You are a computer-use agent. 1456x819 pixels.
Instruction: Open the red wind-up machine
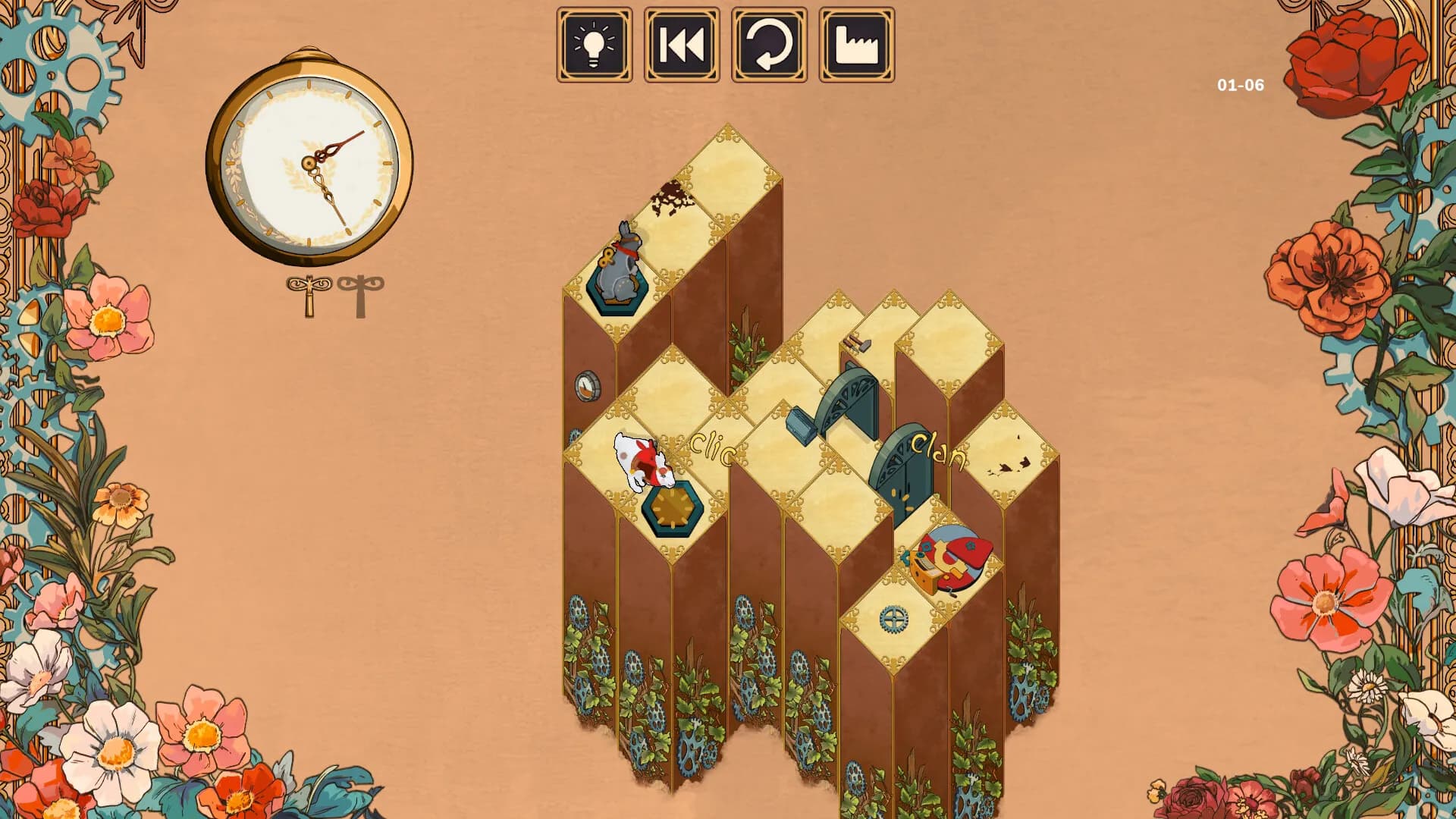(x=949, y=557)
